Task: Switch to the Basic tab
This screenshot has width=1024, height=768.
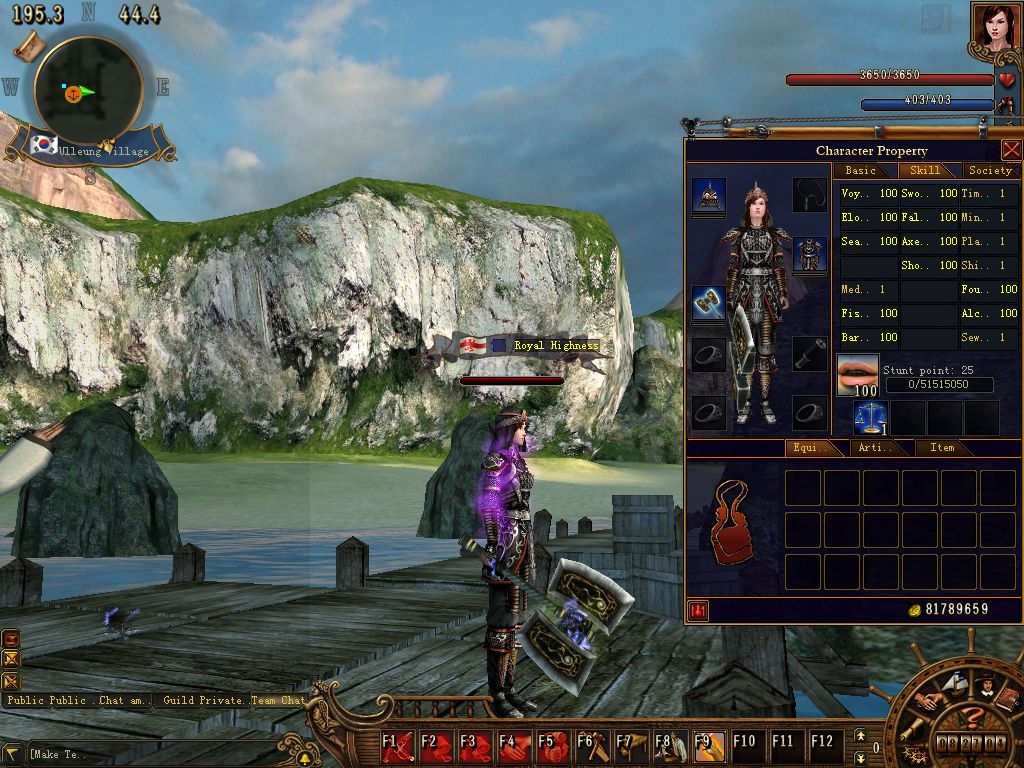Action: (860, 171)
